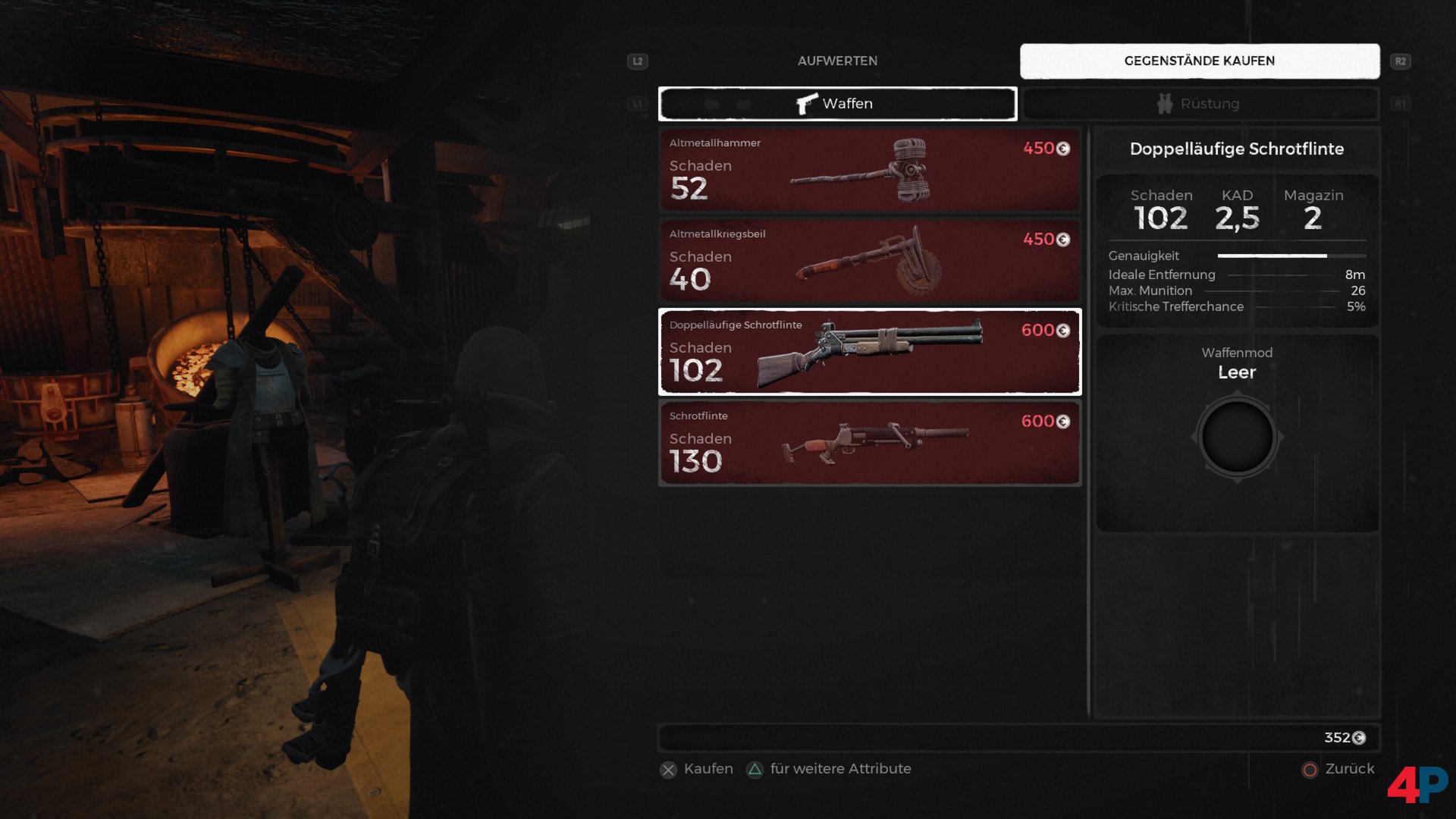Show more stats via für weitere Attribute
This screenshot has height=819, width=1456.
pyautogui.click(x=830, y=769)
